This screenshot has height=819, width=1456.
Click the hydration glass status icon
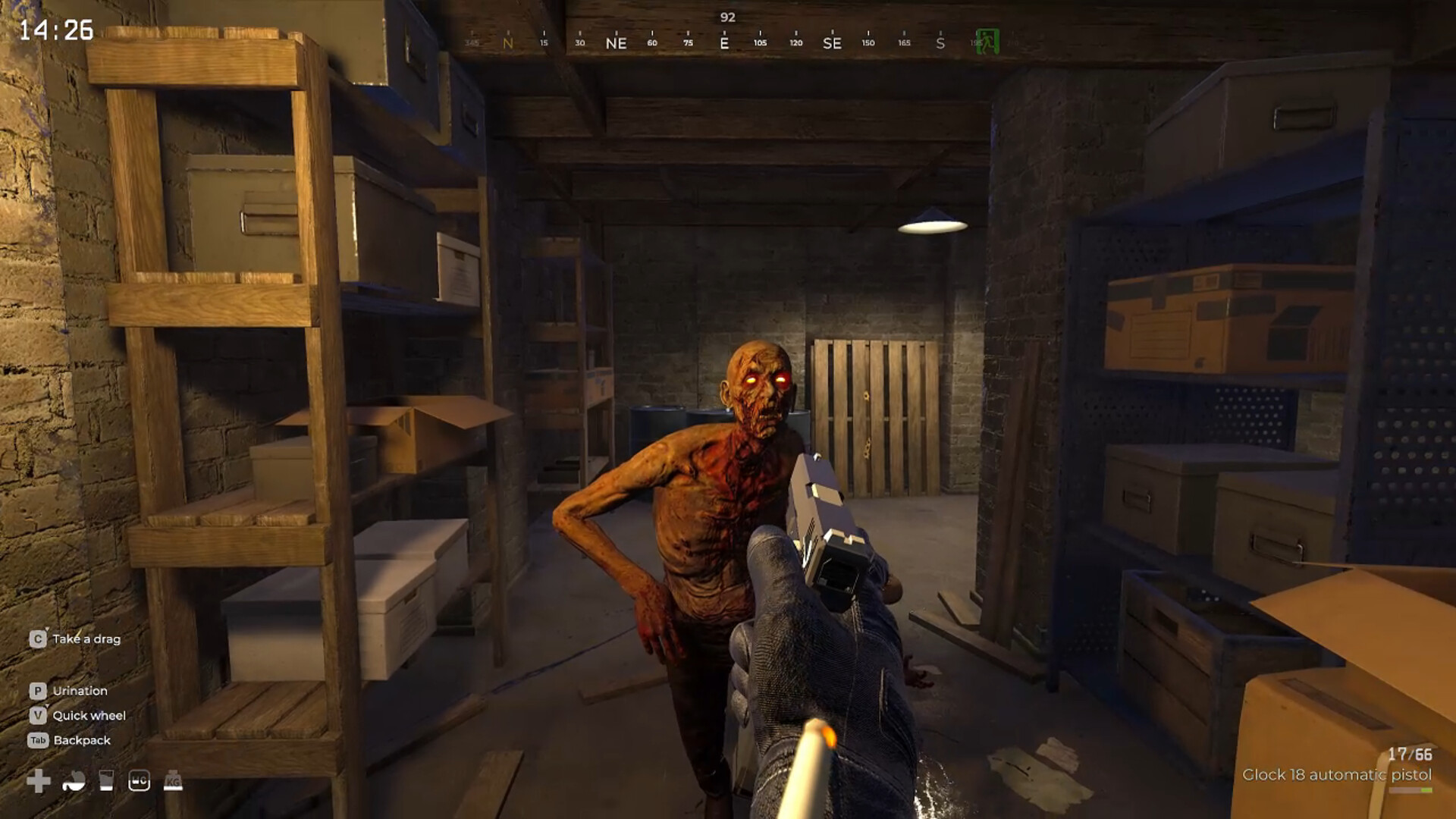106,779
